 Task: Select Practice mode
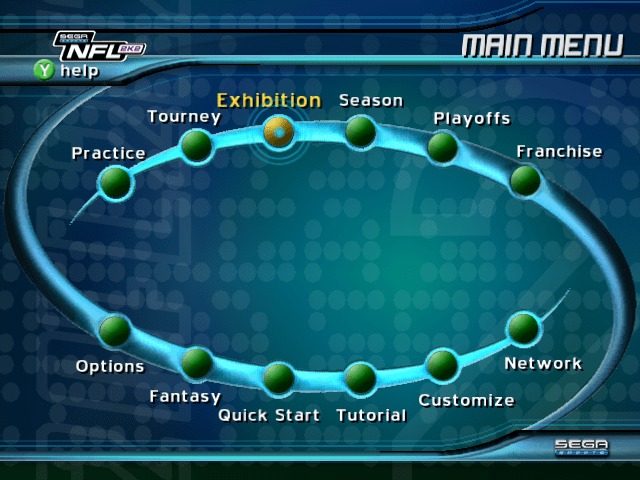tap(115, 181)
